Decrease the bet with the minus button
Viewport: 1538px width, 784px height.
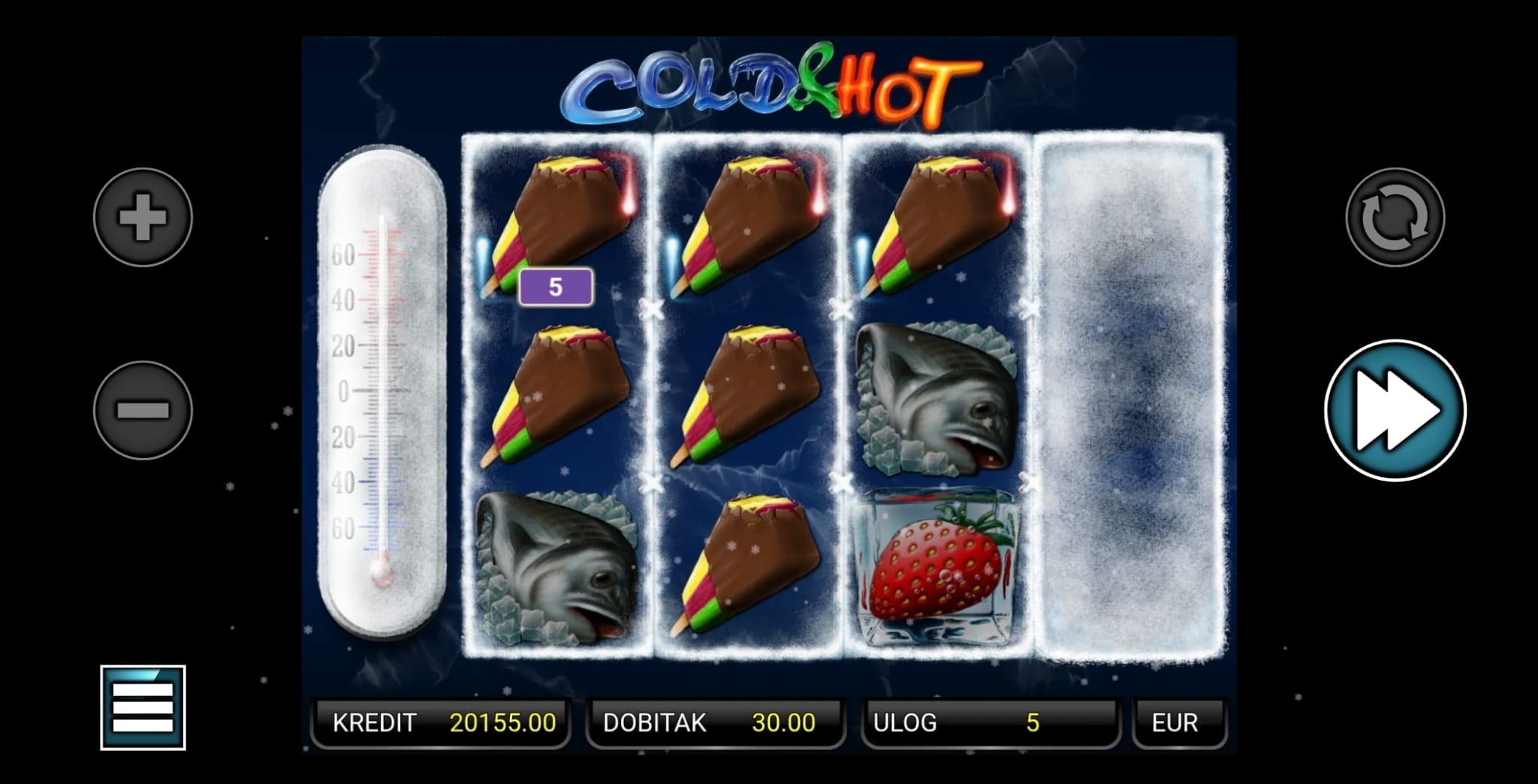coord(143,410)
